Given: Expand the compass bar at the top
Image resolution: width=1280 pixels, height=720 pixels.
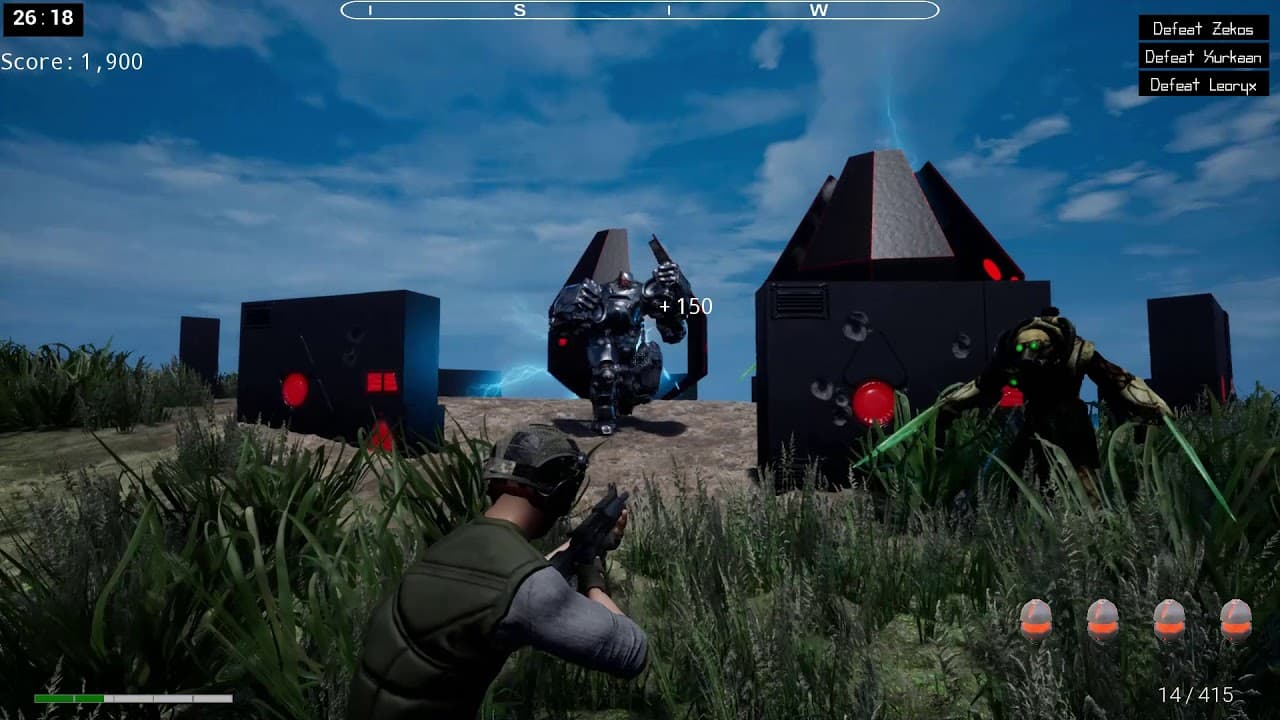Looking at the screenshot, I should pyautogui.click(x=640, y=12).
